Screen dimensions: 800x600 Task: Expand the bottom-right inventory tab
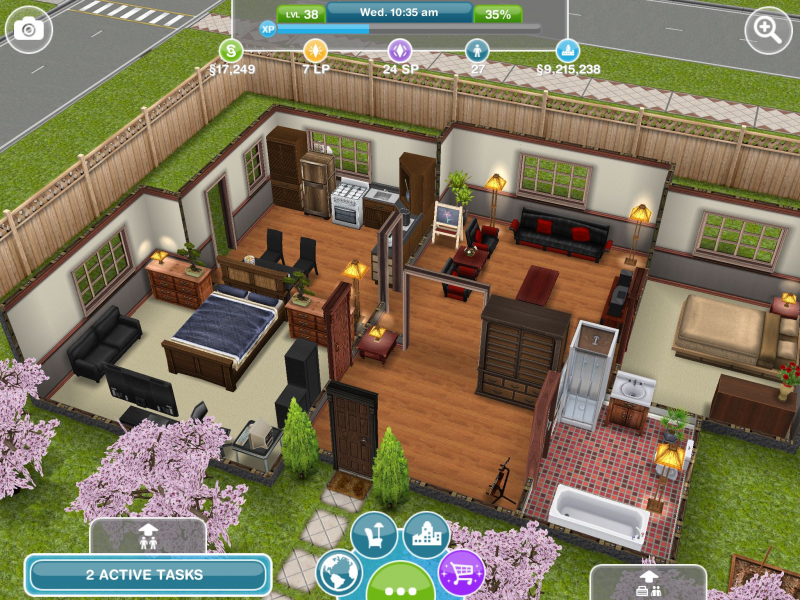coord(647,582)
